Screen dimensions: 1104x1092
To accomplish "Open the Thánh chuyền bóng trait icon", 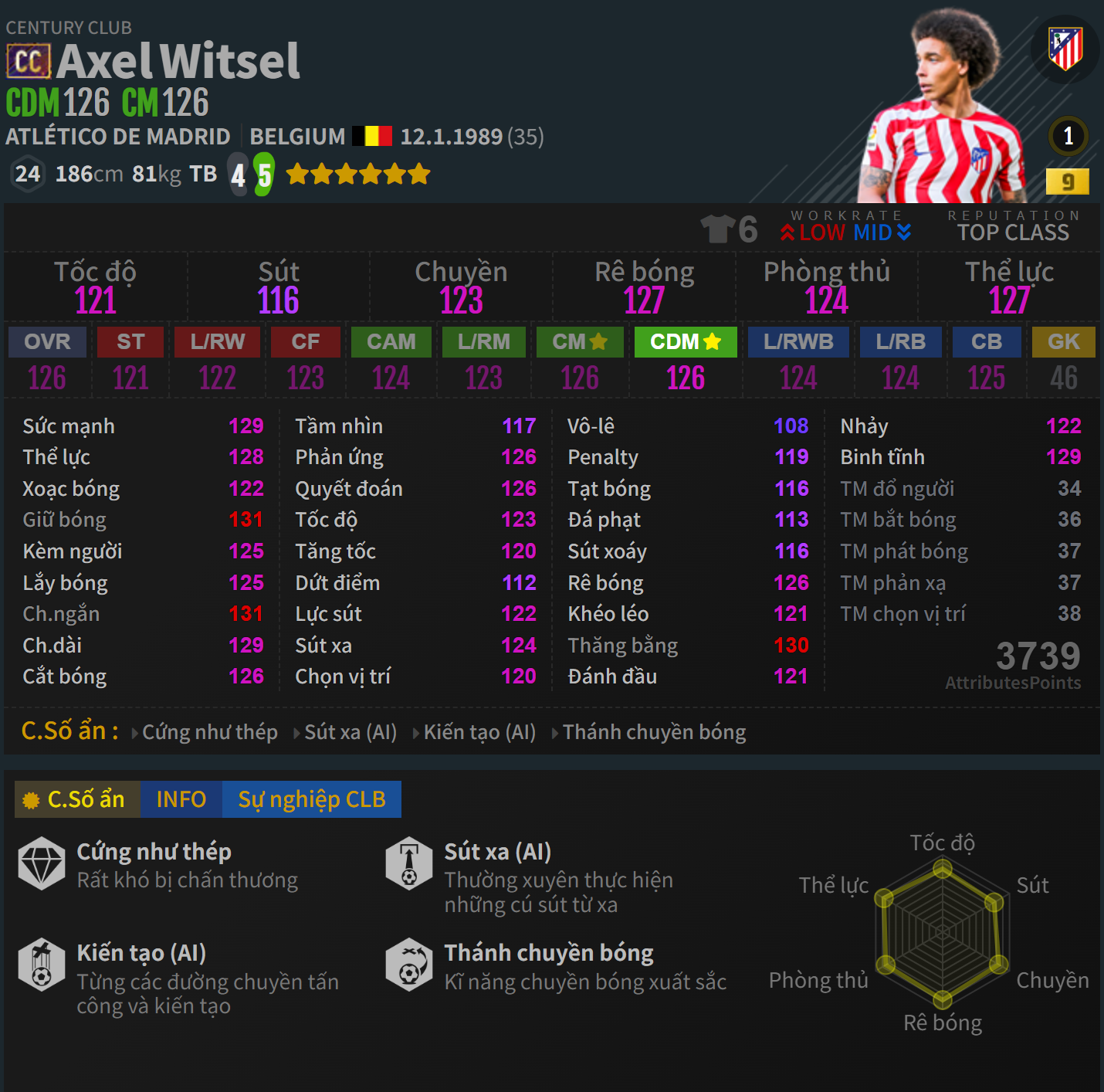I will tap(410, 965).
